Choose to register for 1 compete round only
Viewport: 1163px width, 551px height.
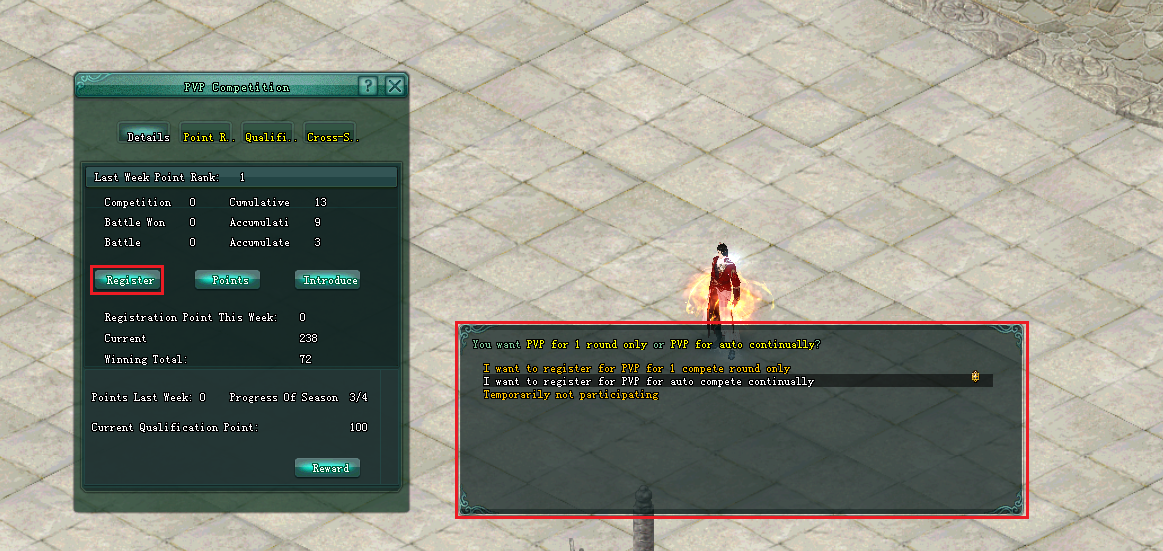coord(636,369)
